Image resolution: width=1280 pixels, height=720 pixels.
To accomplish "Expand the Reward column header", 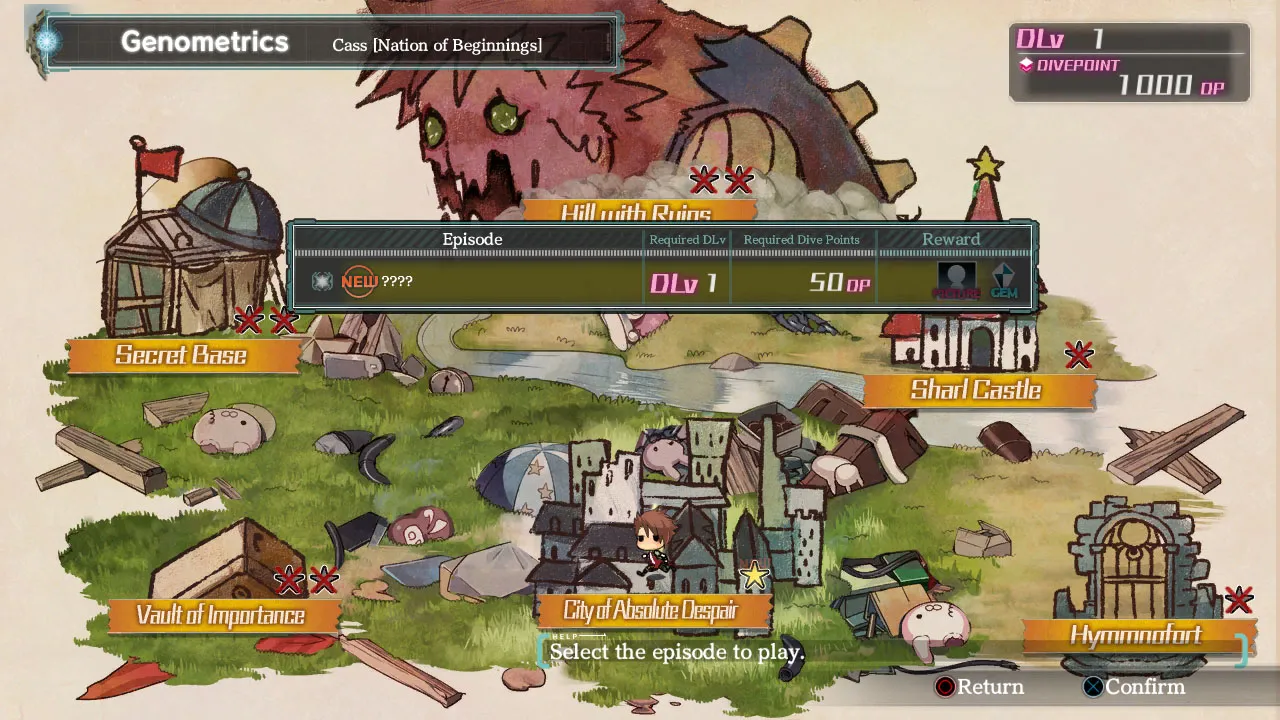I will tap(951, 239).
